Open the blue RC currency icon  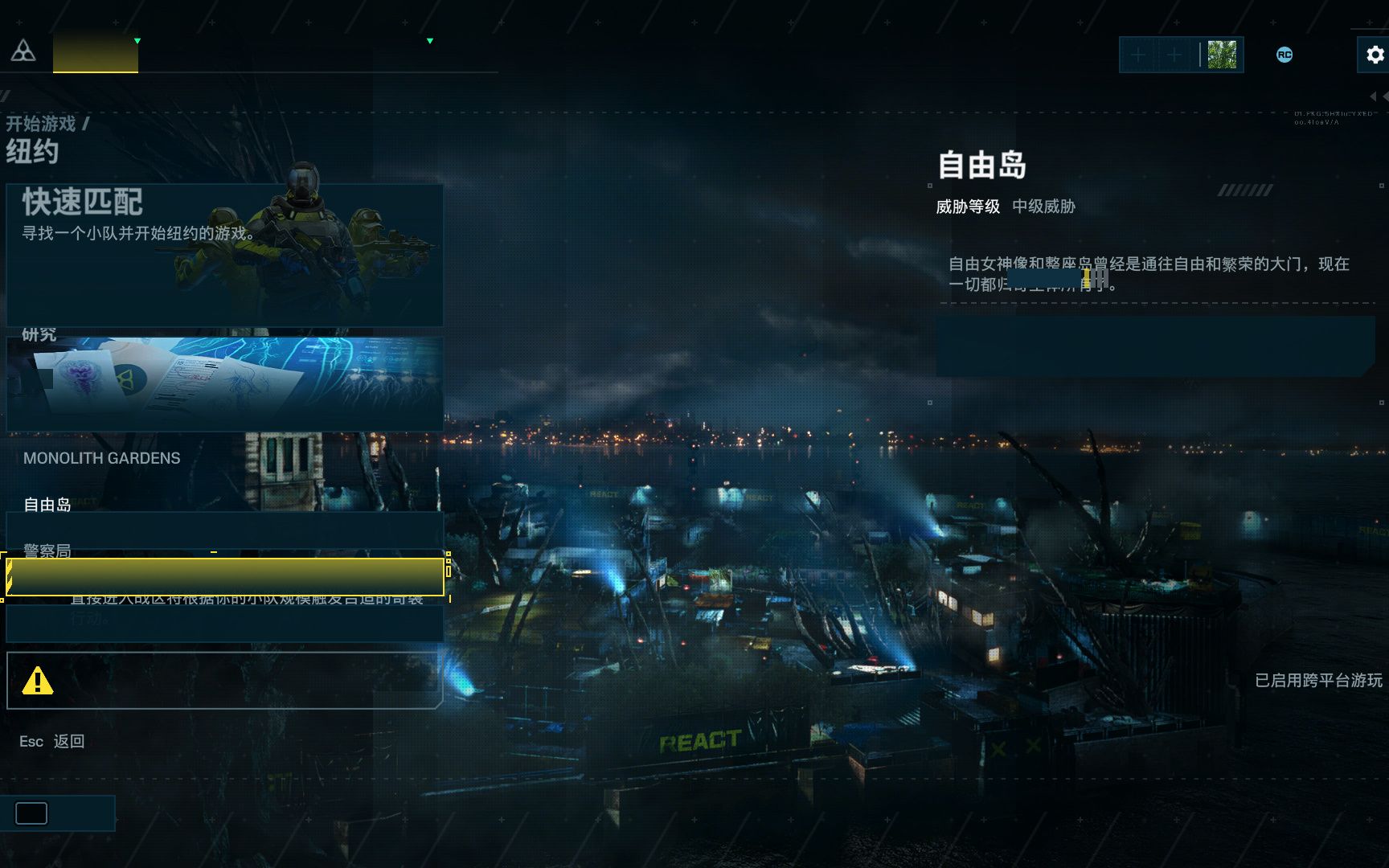click(1285, 55)
